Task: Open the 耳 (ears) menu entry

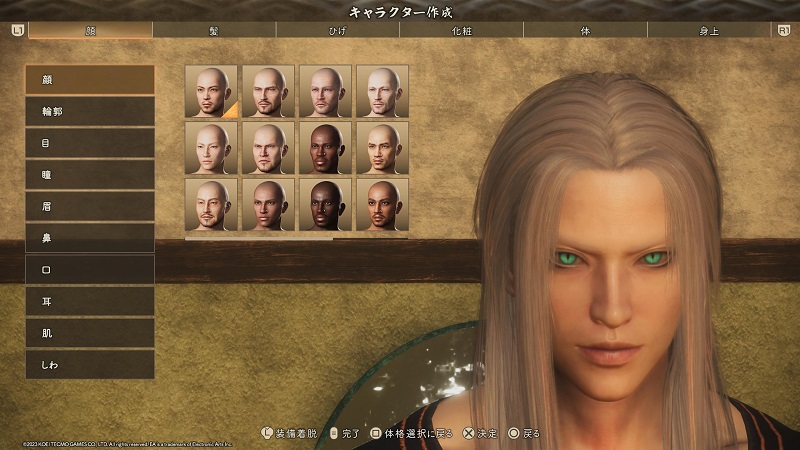Action: tap(90, 301)
